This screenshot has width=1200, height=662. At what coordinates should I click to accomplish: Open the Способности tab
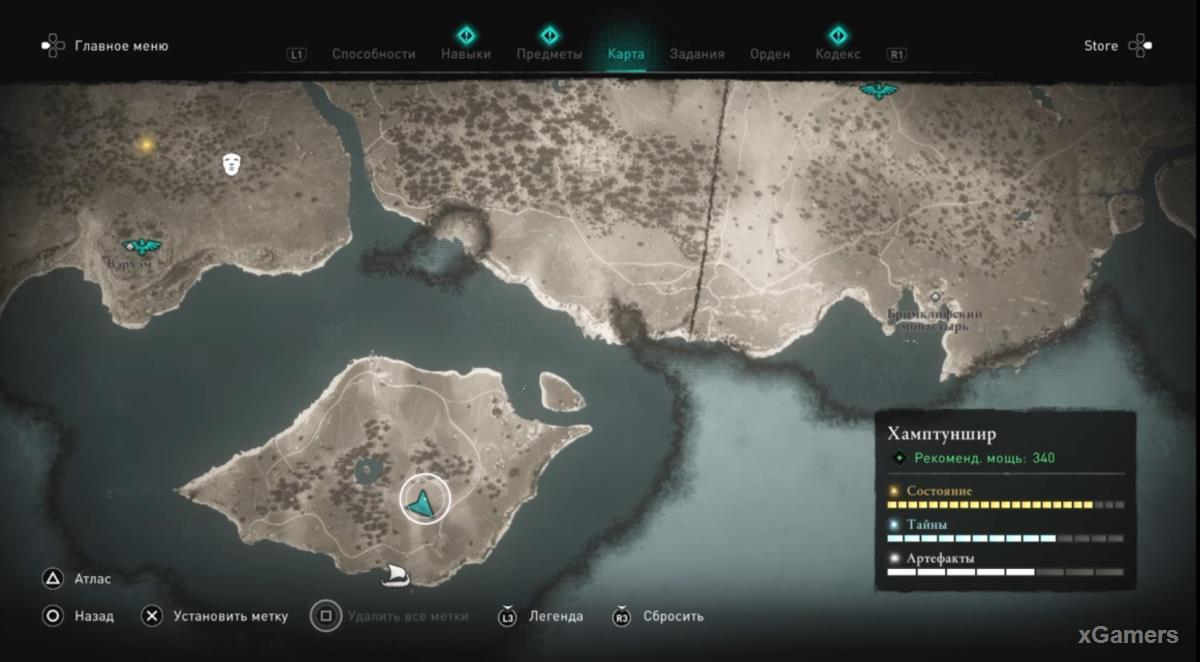tap(373, 54)
